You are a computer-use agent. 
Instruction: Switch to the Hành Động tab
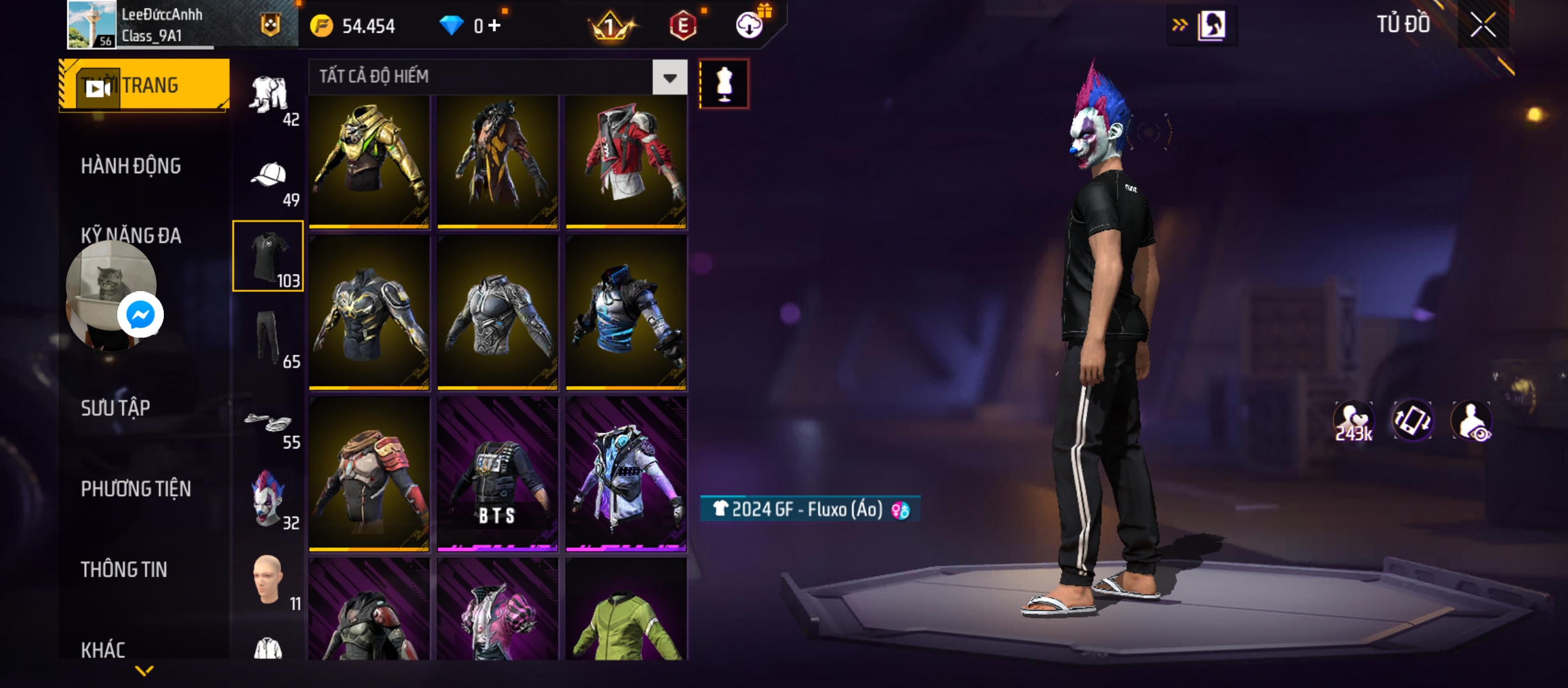tap(131, 166)
